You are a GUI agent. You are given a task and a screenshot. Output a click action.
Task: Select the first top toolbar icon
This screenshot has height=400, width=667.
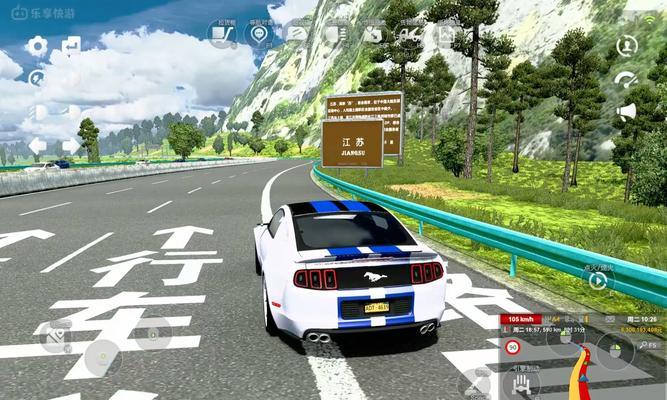point(222,33)
